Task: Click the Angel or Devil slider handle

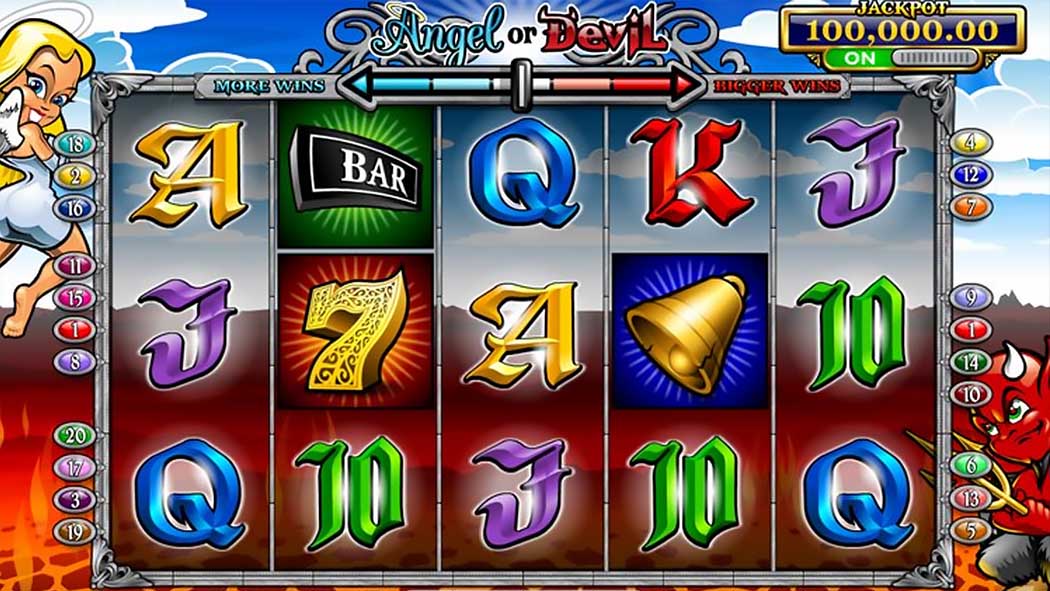Action: [520, 84]
